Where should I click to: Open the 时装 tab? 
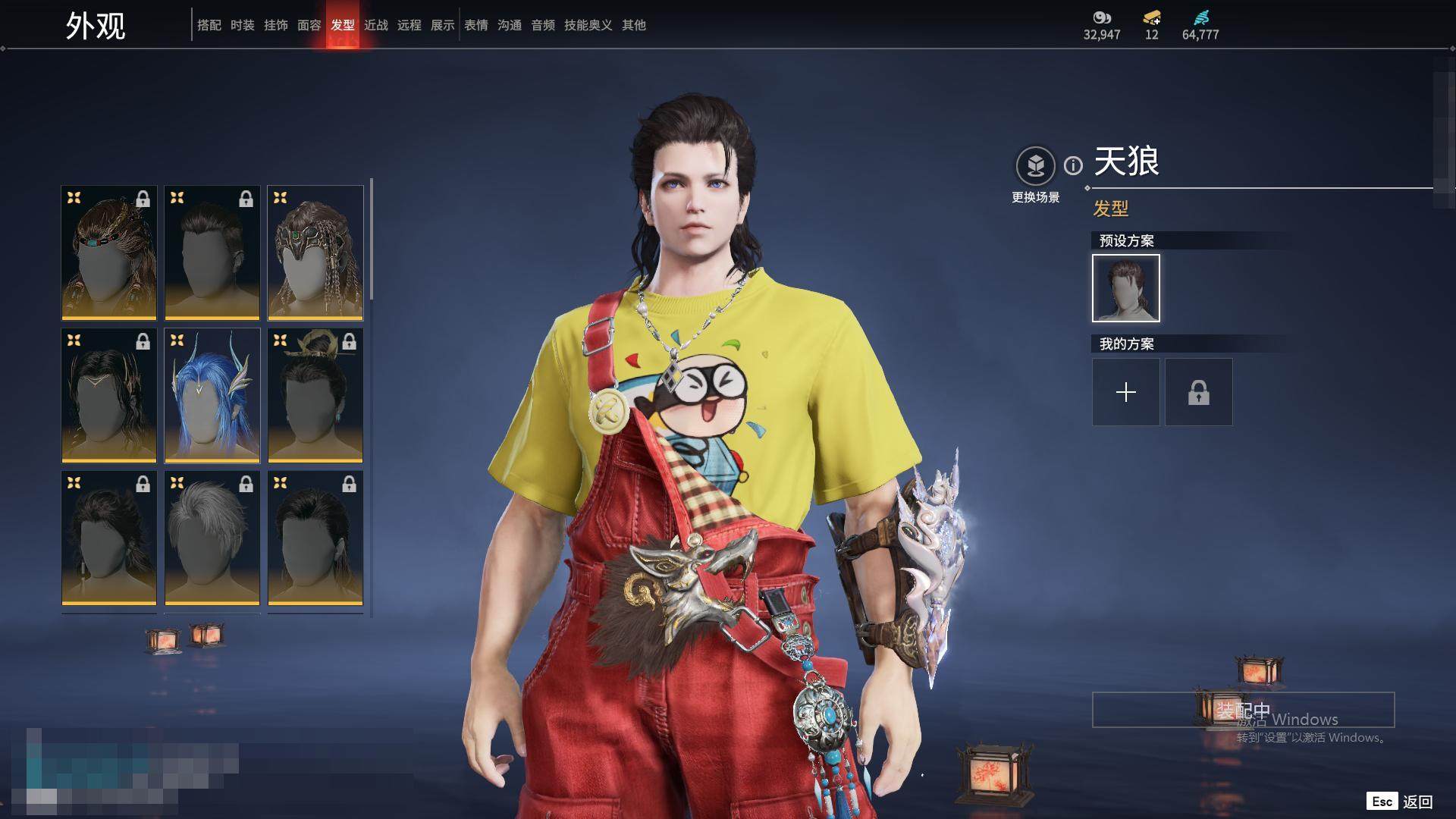click(242, 25)
